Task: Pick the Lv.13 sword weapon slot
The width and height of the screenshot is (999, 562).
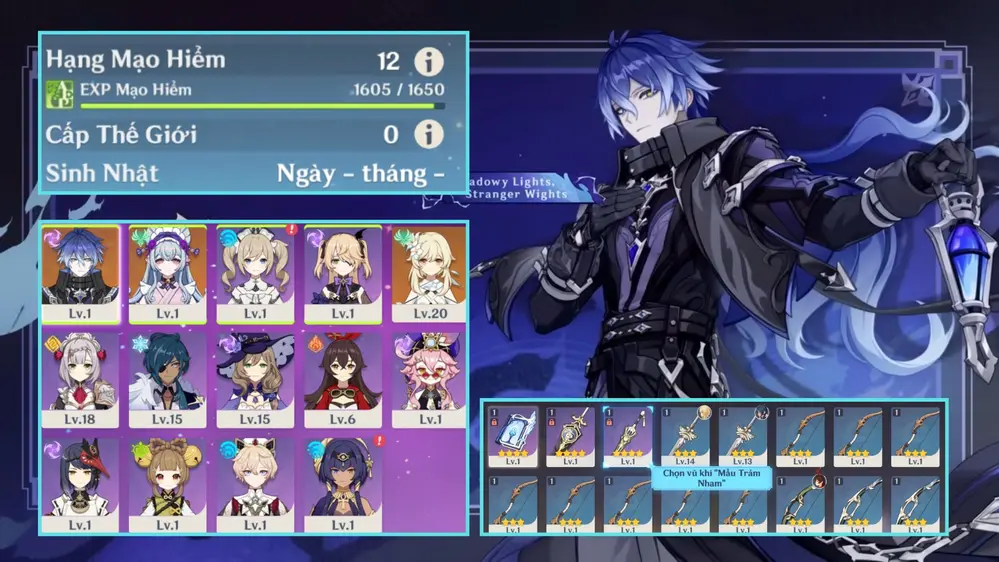Action: point(744,436)
